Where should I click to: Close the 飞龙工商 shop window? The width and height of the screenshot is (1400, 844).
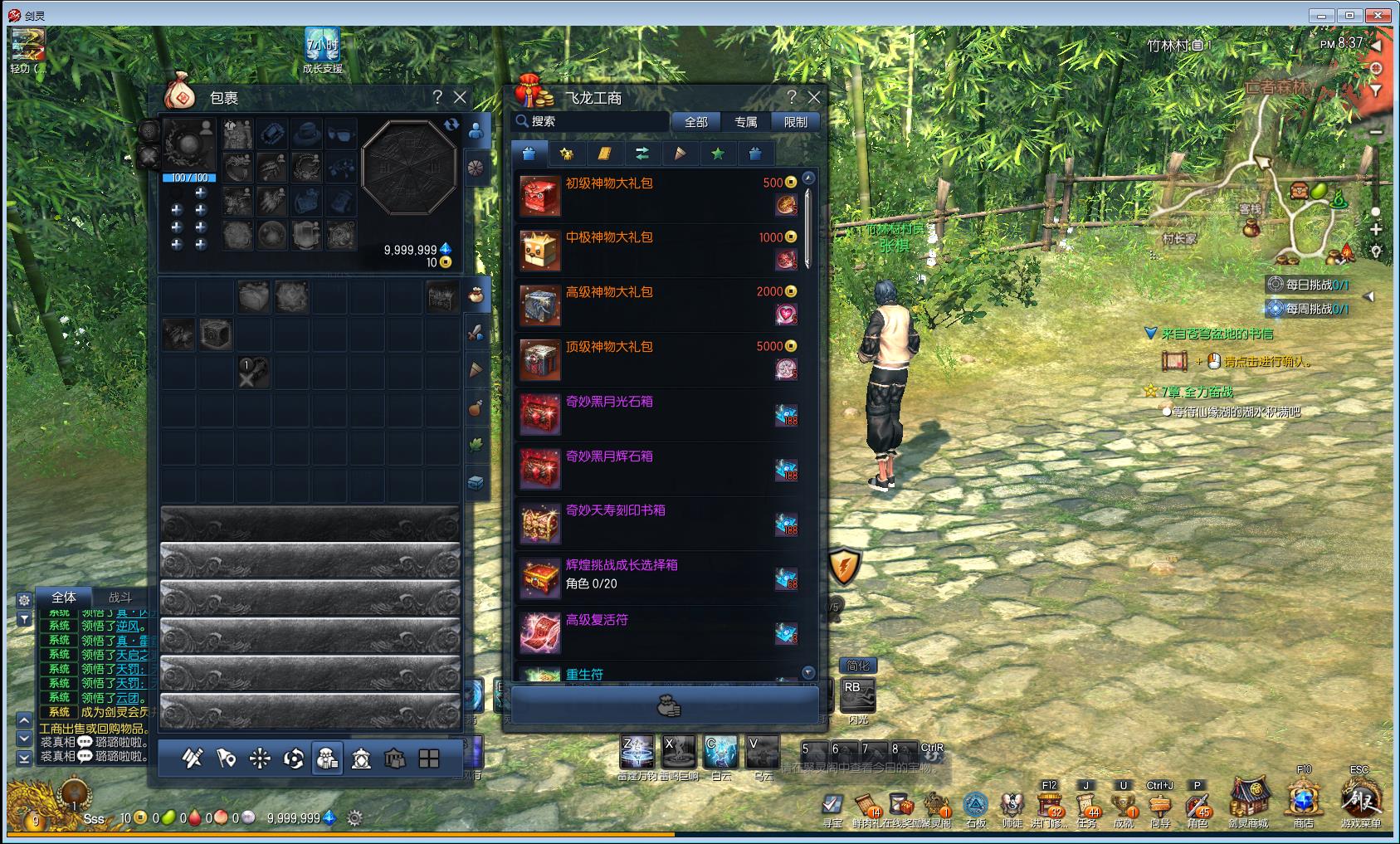pyautogui.click(x=814, y=97)
